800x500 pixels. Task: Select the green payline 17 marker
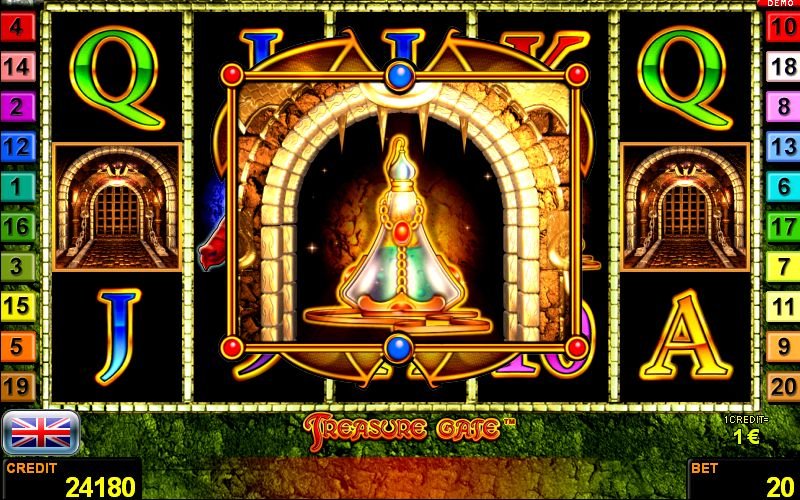[x=782, y=226]
